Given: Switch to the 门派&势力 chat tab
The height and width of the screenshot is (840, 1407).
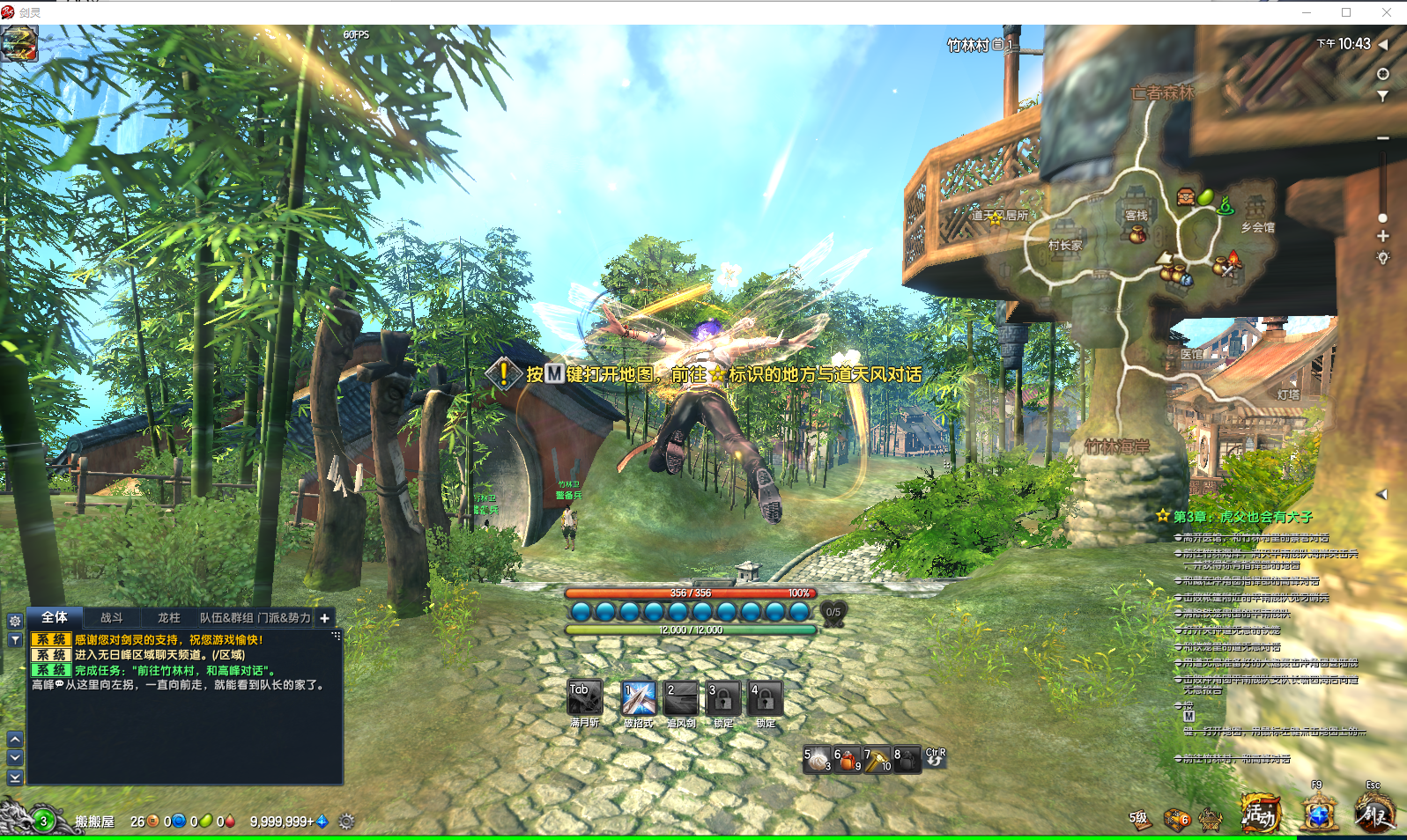Looking at the screenshot, I should (284, 618).
